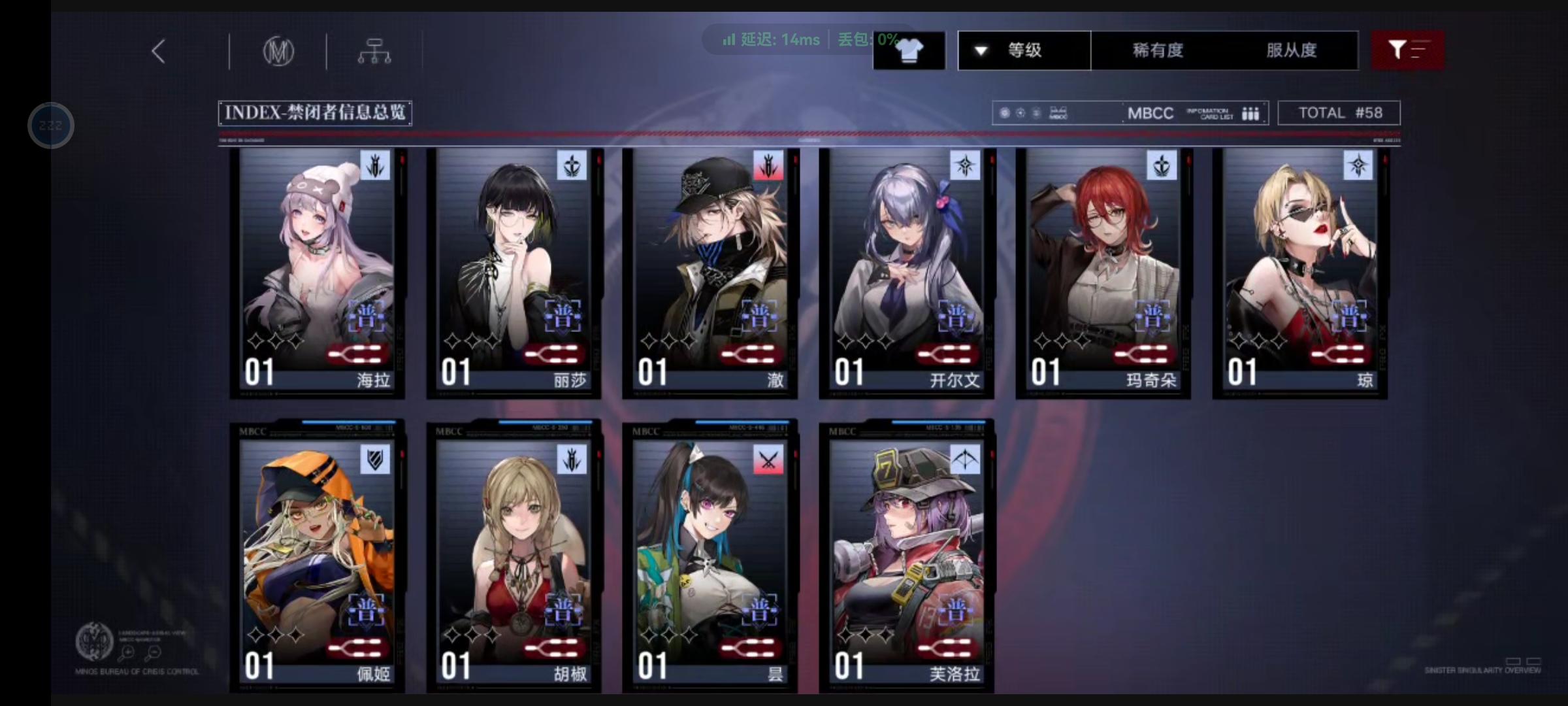
Task: Click the crossed-swords icon on 昙's card
Action: [766, 458]
